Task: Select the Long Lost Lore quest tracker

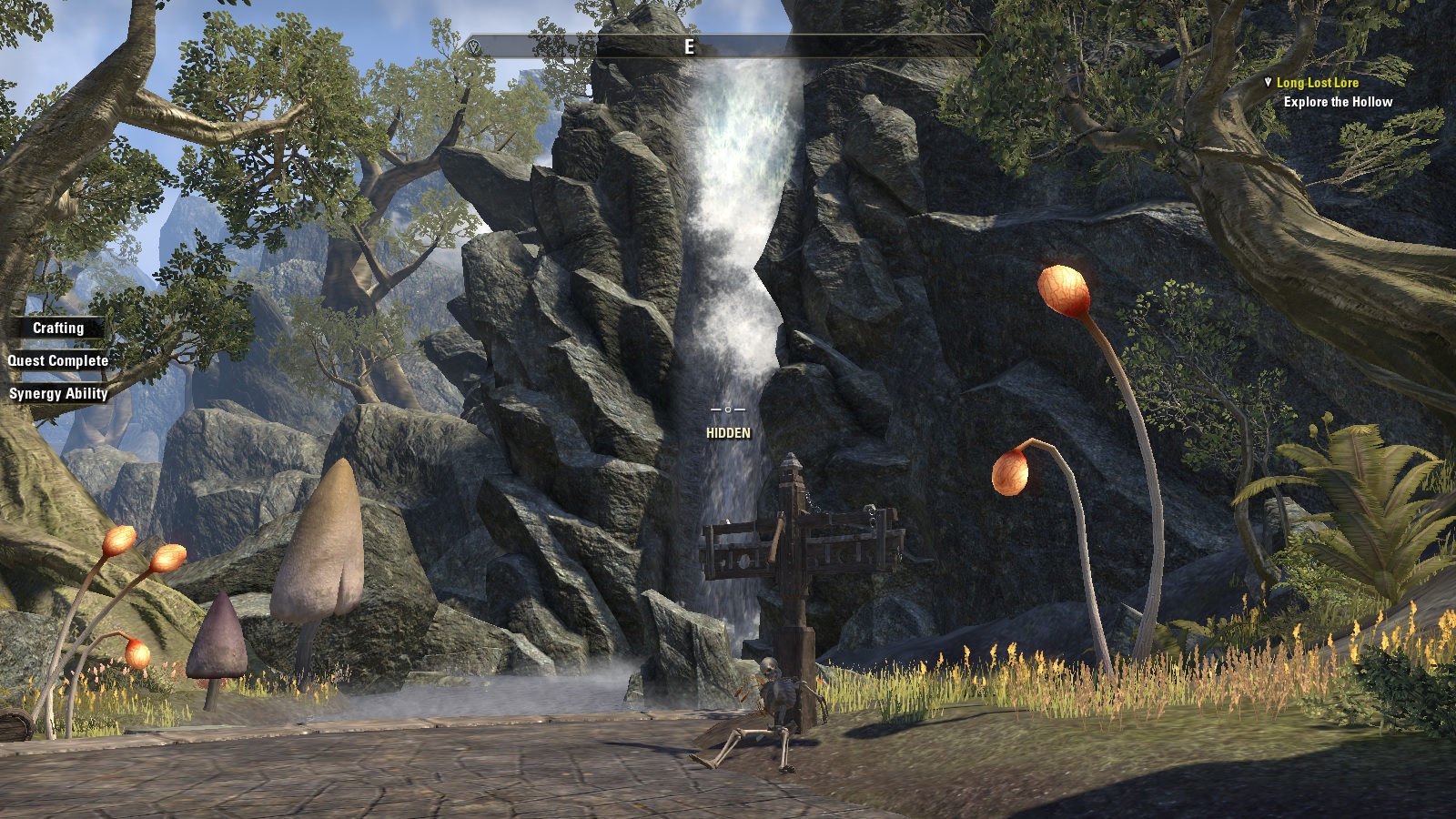Action: (1317, 83)
